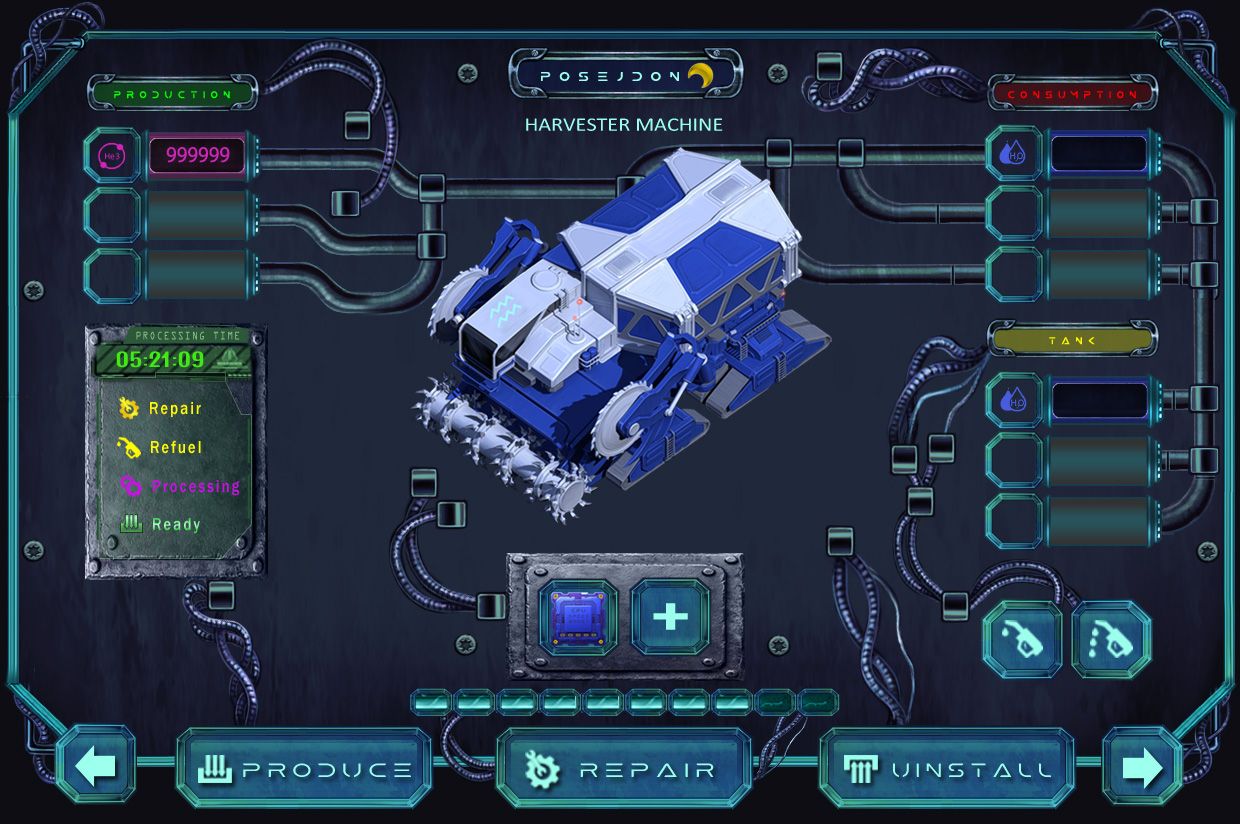The height and width of the screenshot is (824, 1240).
Task: Select the He3 production resource icon
Action: (111, 155)
